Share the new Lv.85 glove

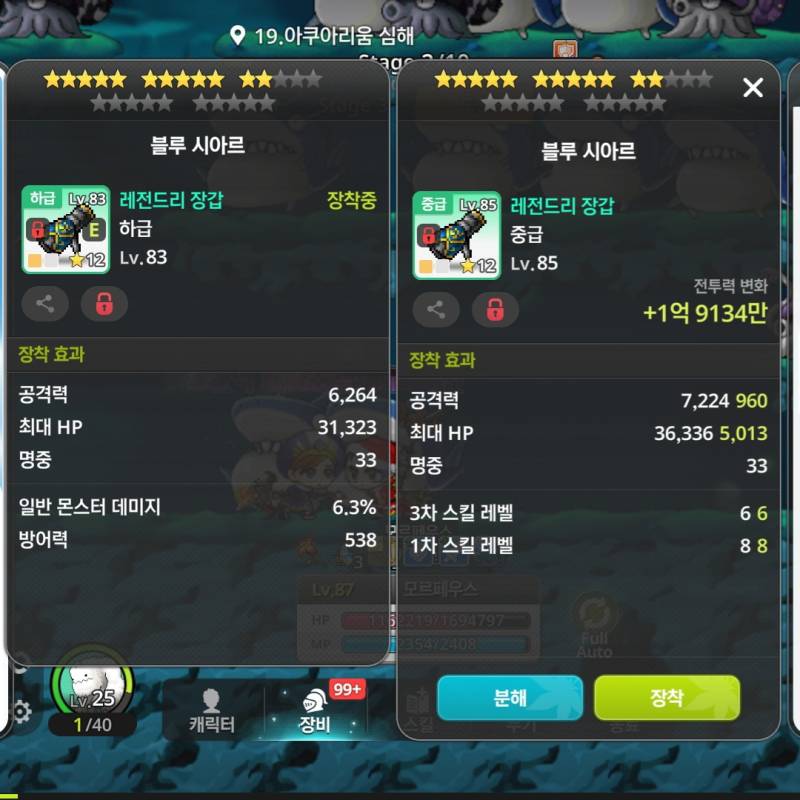(x=436, y=309)
